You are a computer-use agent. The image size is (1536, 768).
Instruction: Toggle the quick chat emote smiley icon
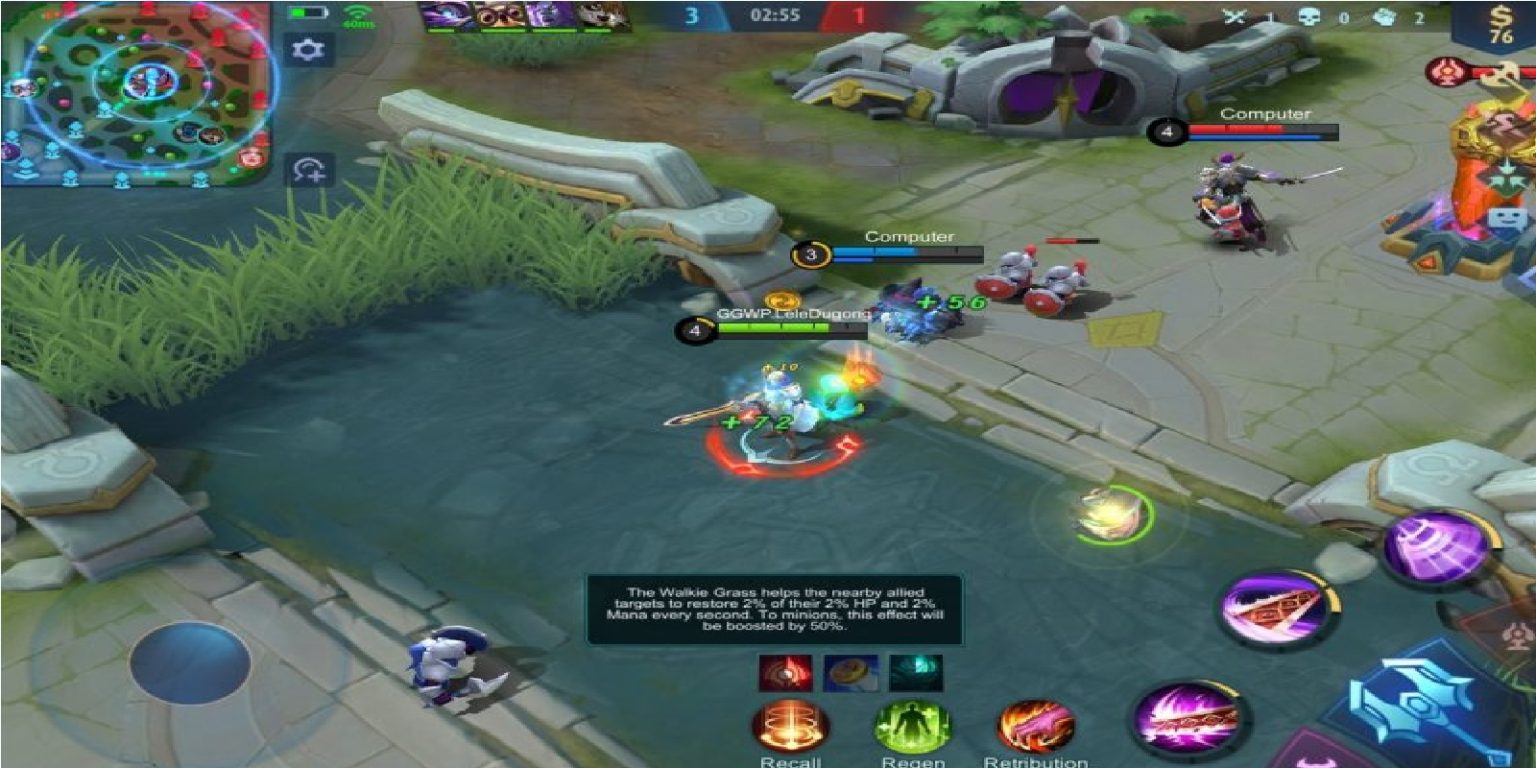click(1505, 217)
